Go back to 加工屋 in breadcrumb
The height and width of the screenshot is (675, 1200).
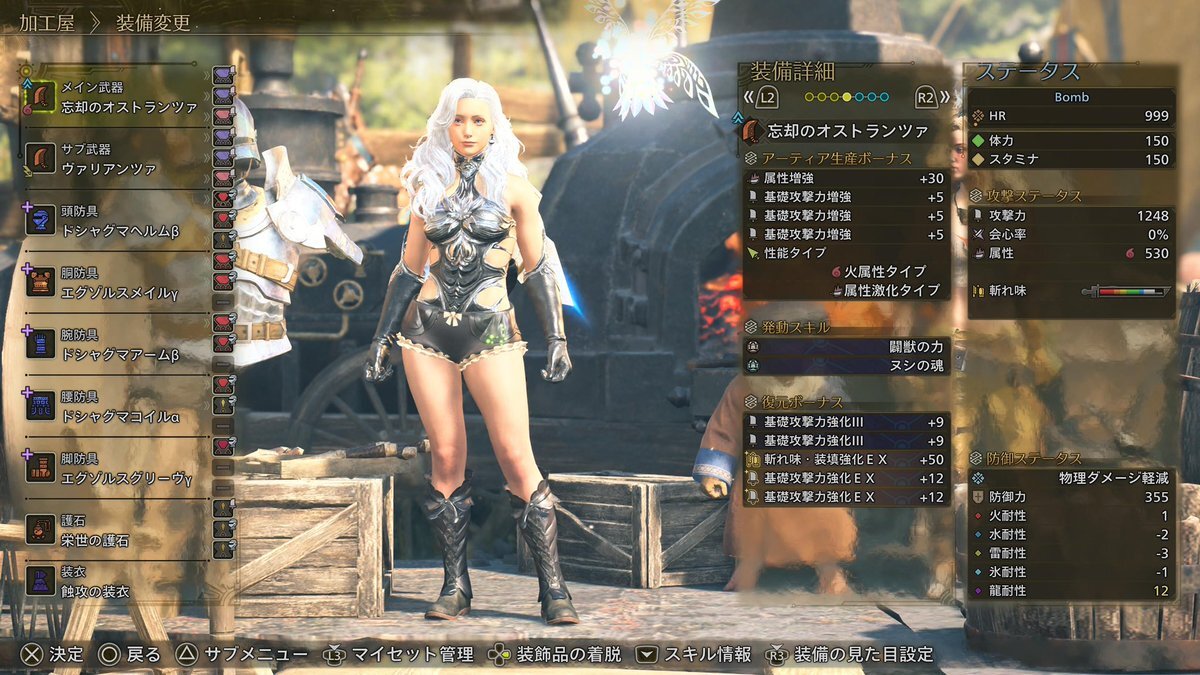(49, 23)
